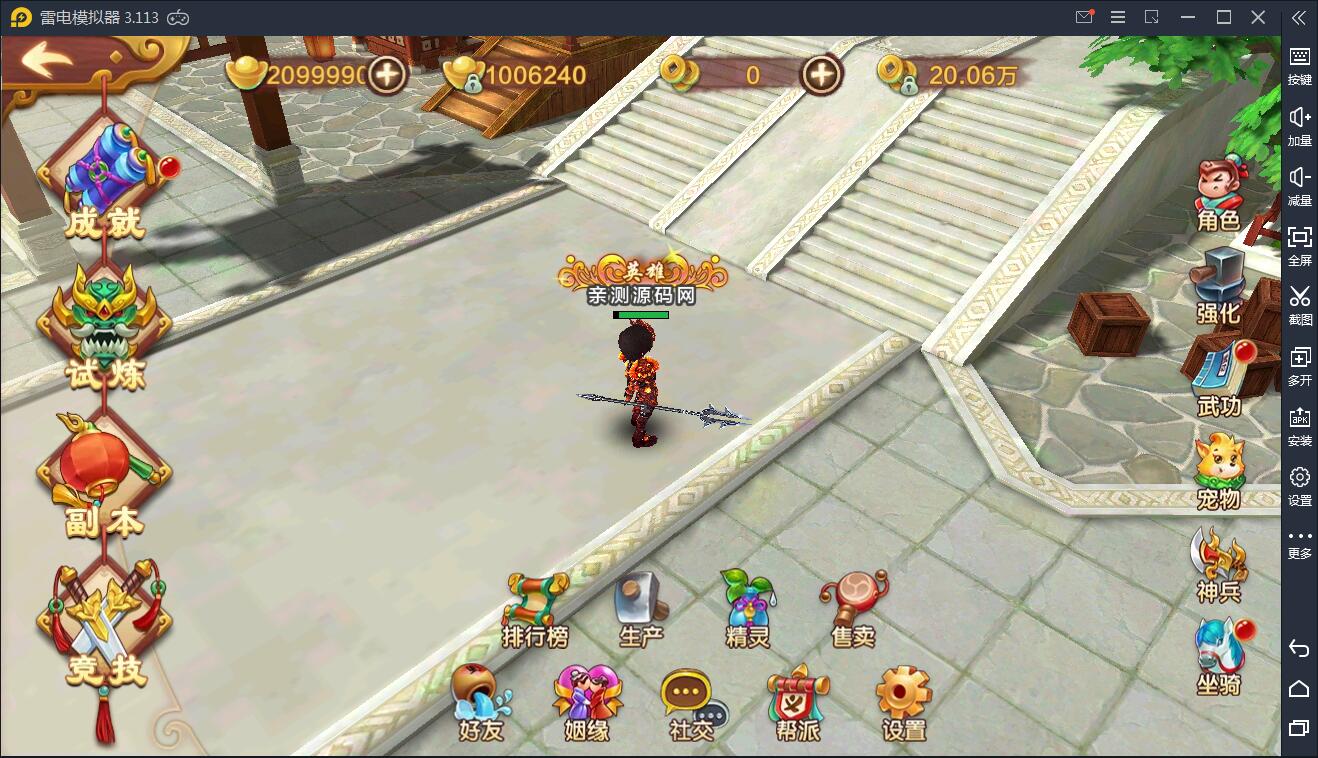Open the 宠物 pet menu
This screenshot has width=1318, height=758.
pos(1218,472)
